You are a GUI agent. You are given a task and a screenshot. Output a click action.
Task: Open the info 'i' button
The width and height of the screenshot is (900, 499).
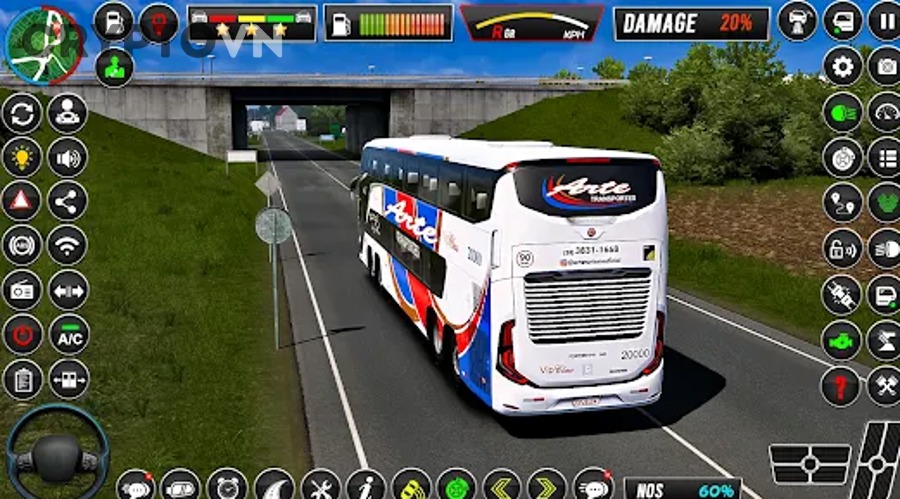(366, 485)
